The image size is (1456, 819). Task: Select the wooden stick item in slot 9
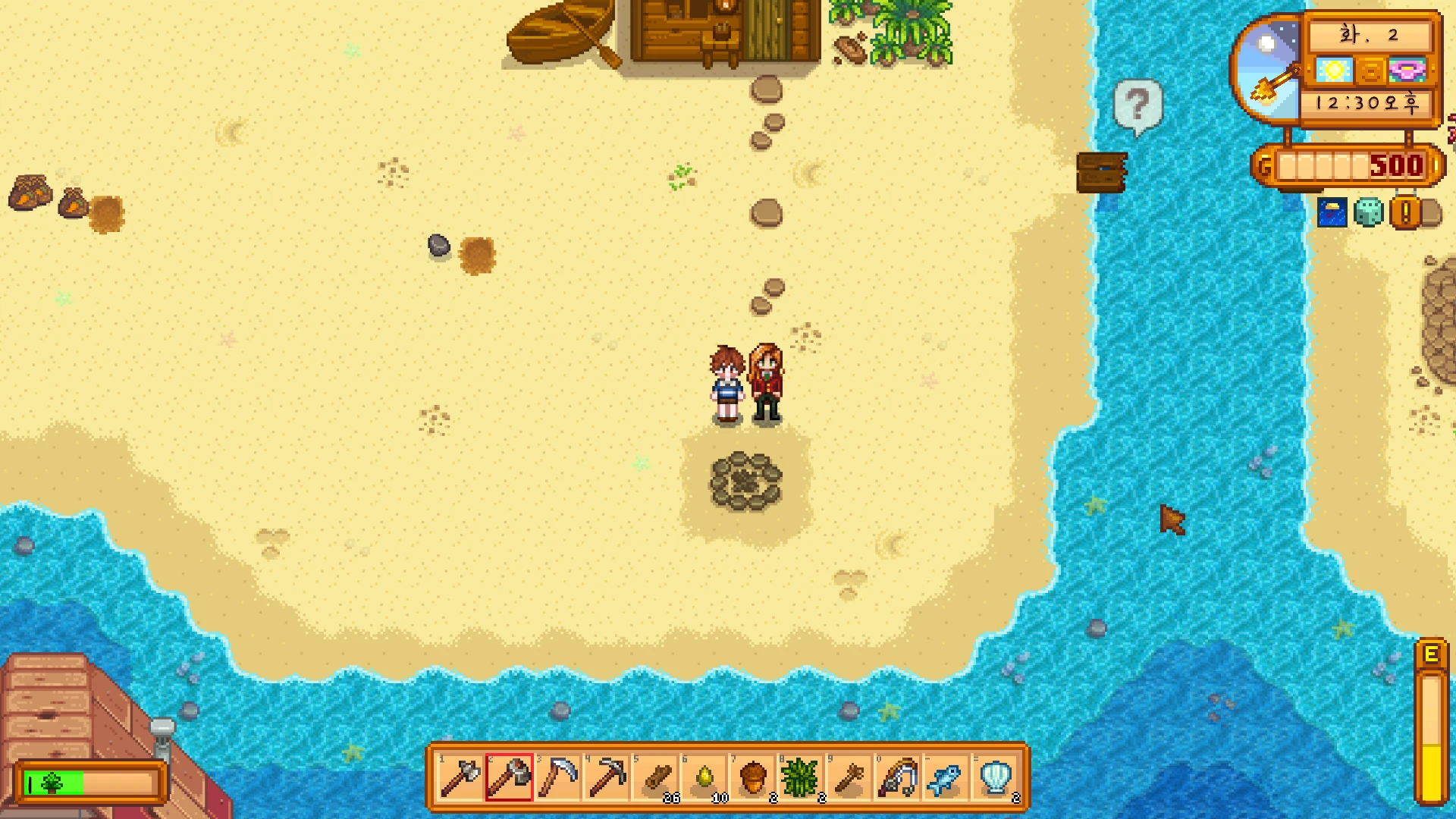click(849, 777)
